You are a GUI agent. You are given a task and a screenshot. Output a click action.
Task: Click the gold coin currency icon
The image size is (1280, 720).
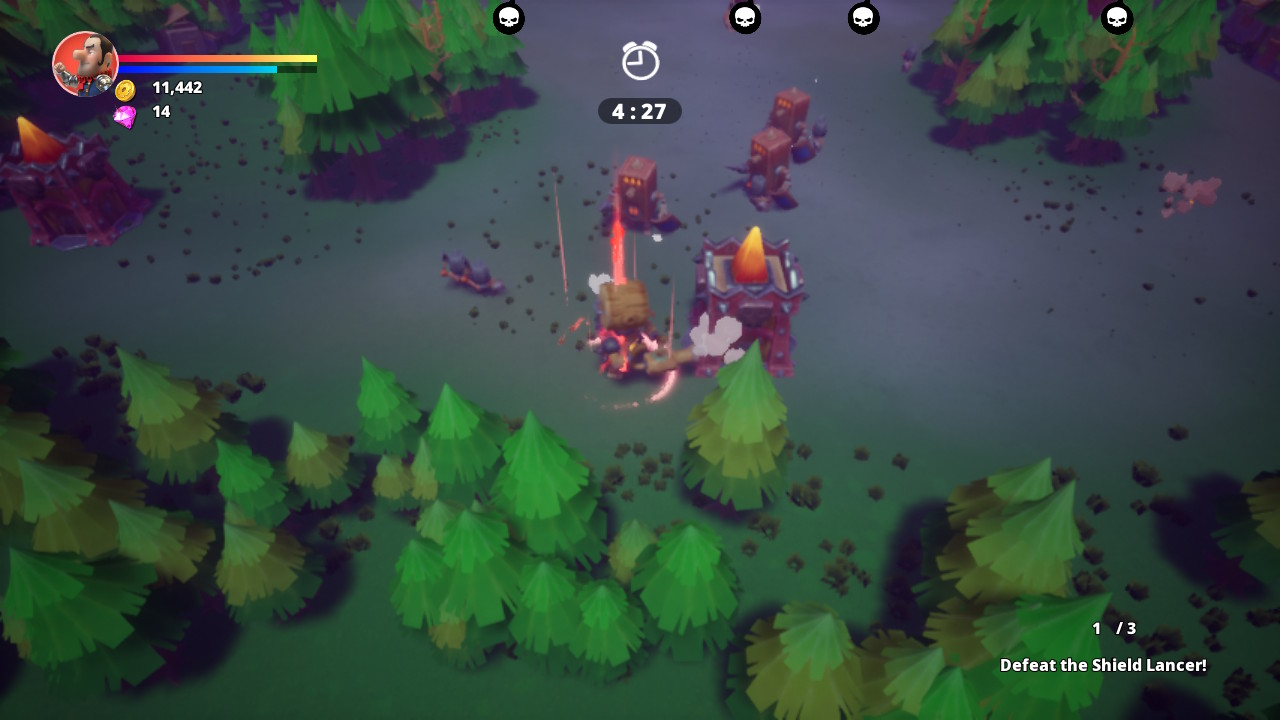[x=123, y=87]
